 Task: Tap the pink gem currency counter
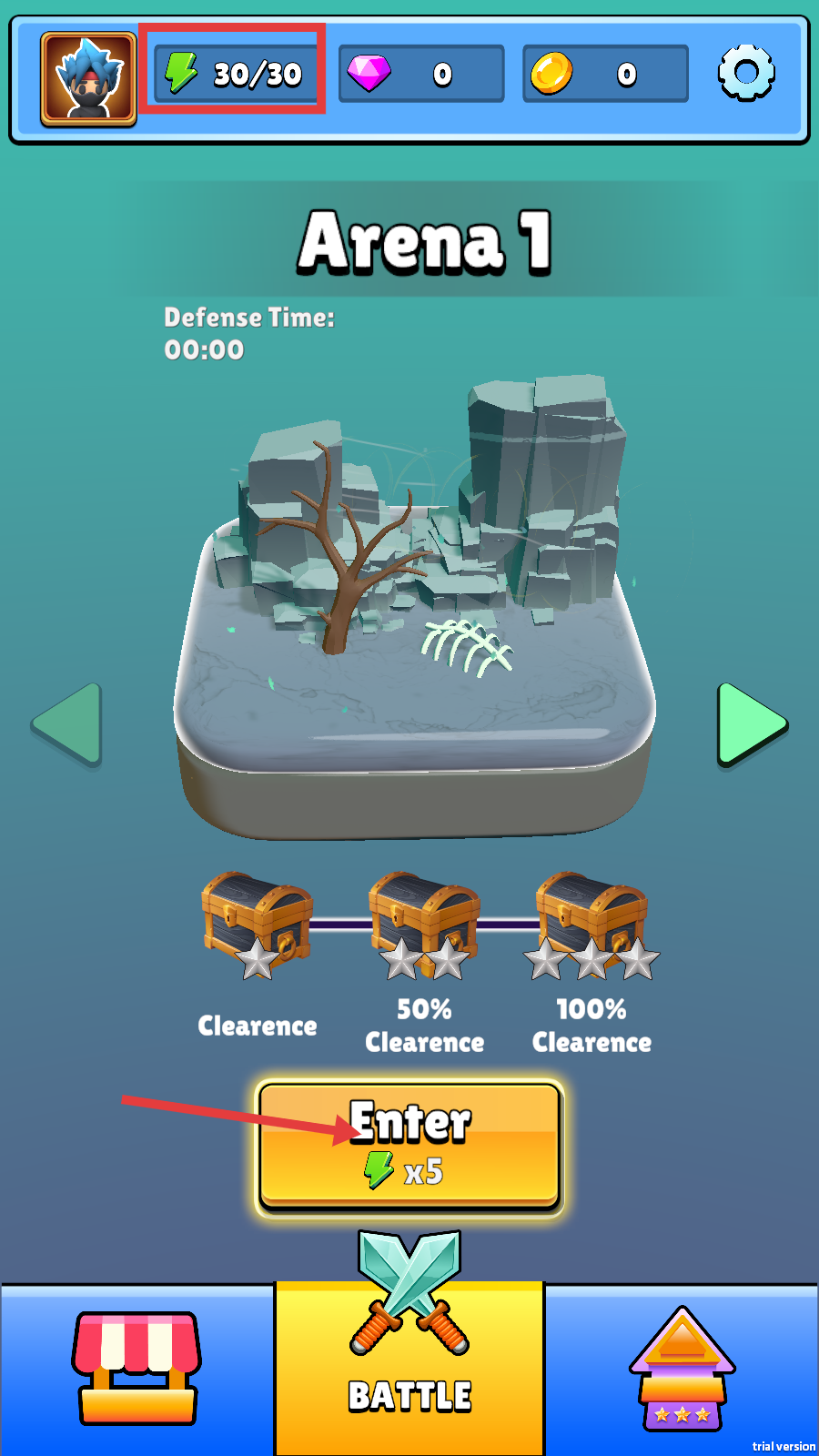(x=420, y=74)
